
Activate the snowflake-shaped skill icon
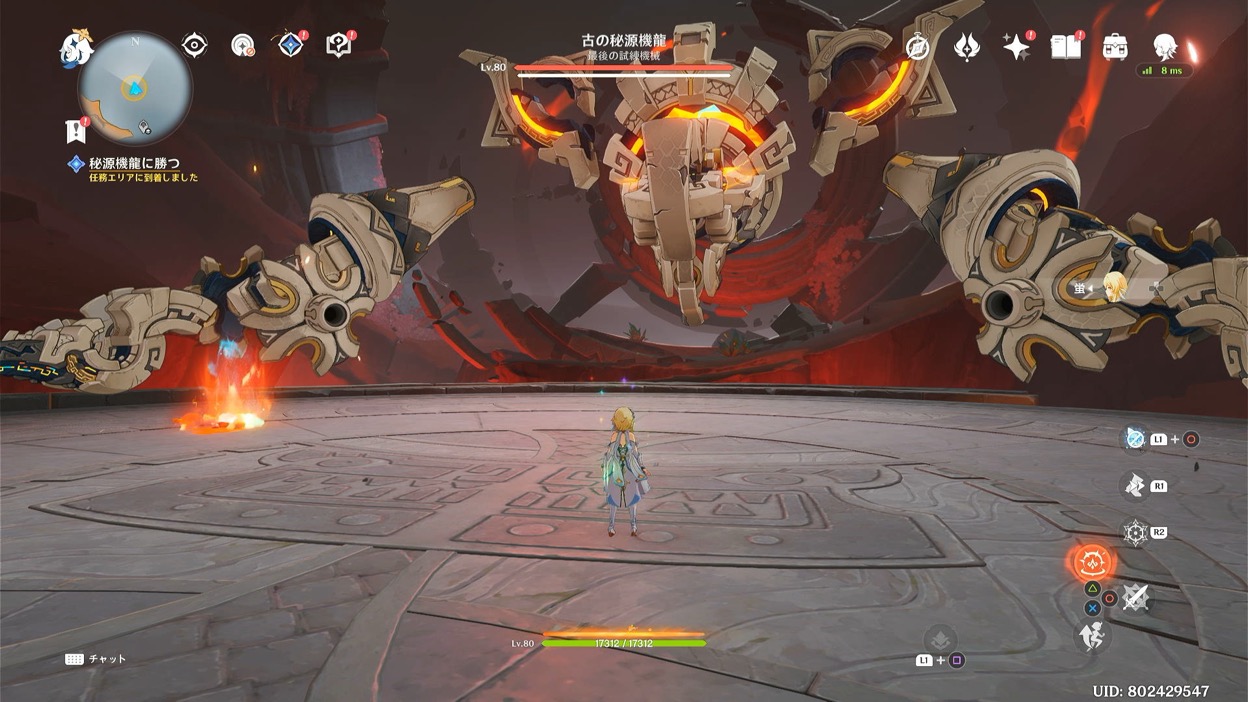(1135, 532)
